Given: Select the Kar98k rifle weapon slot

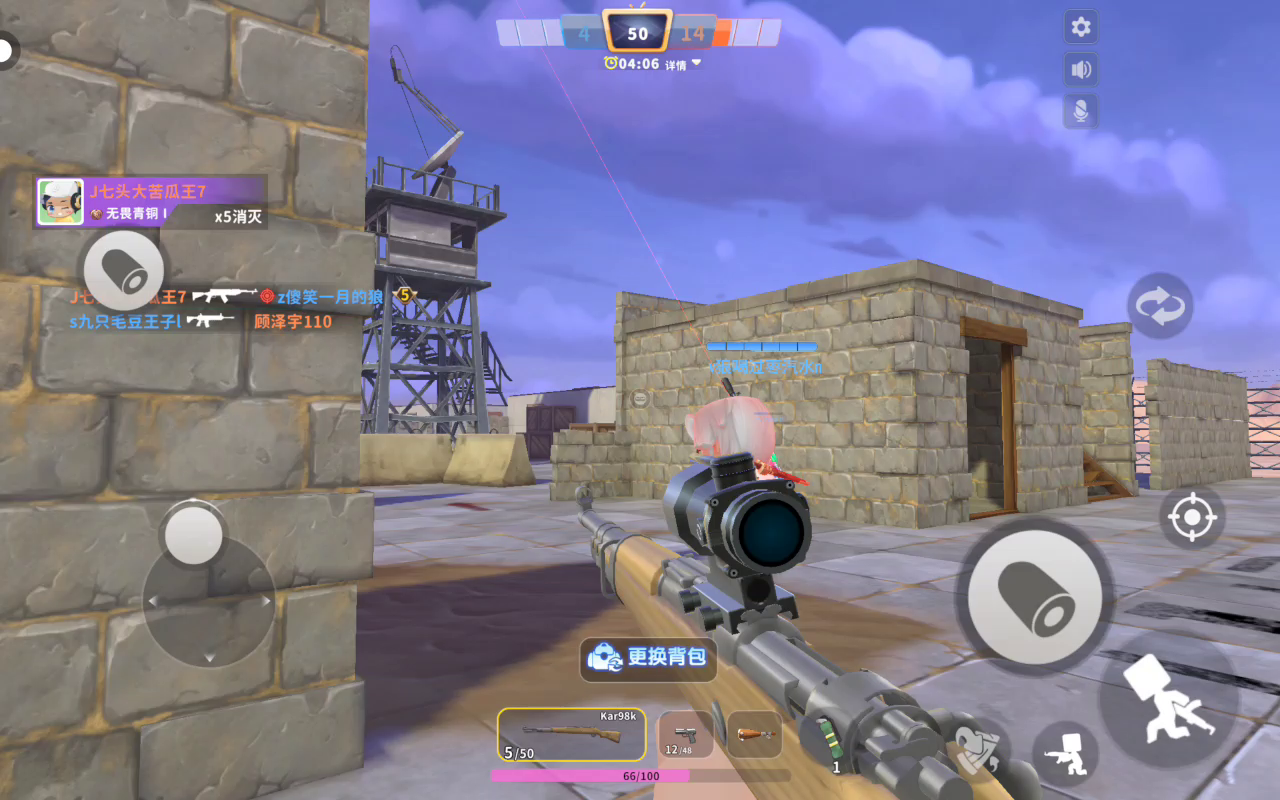Looking at the screenshot, I should click(571, 736).
